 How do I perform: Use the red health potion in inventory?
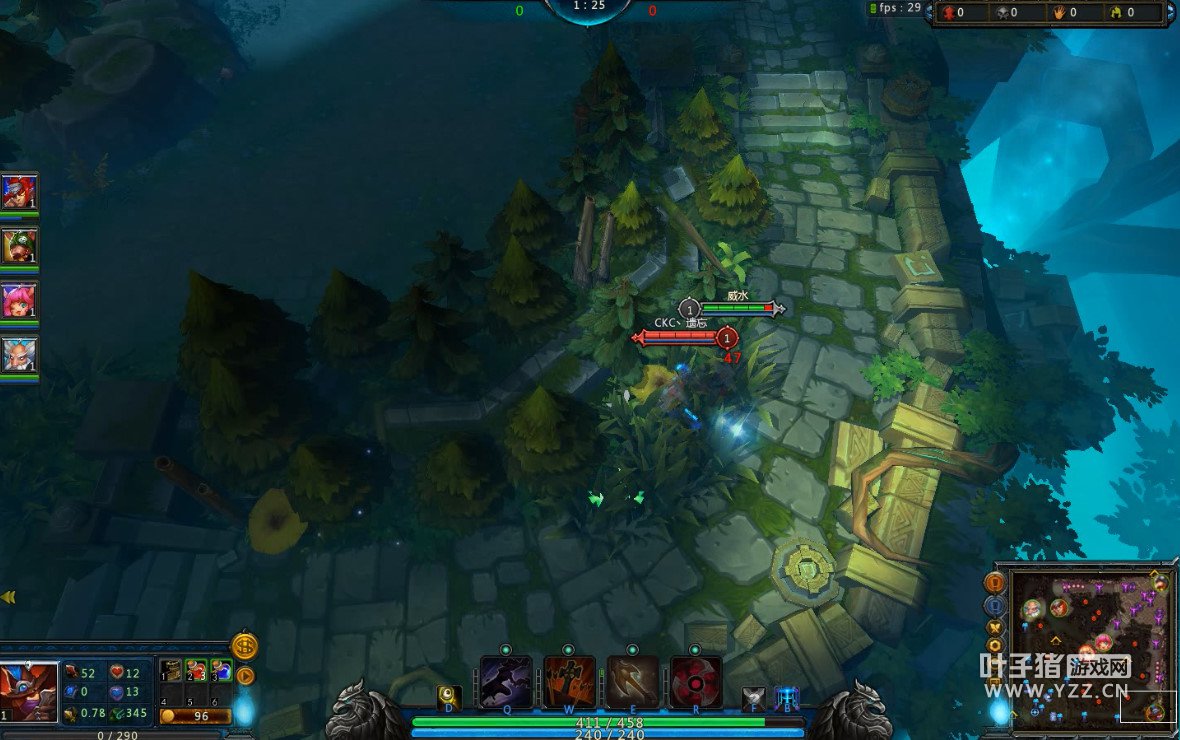coord(196,670)
